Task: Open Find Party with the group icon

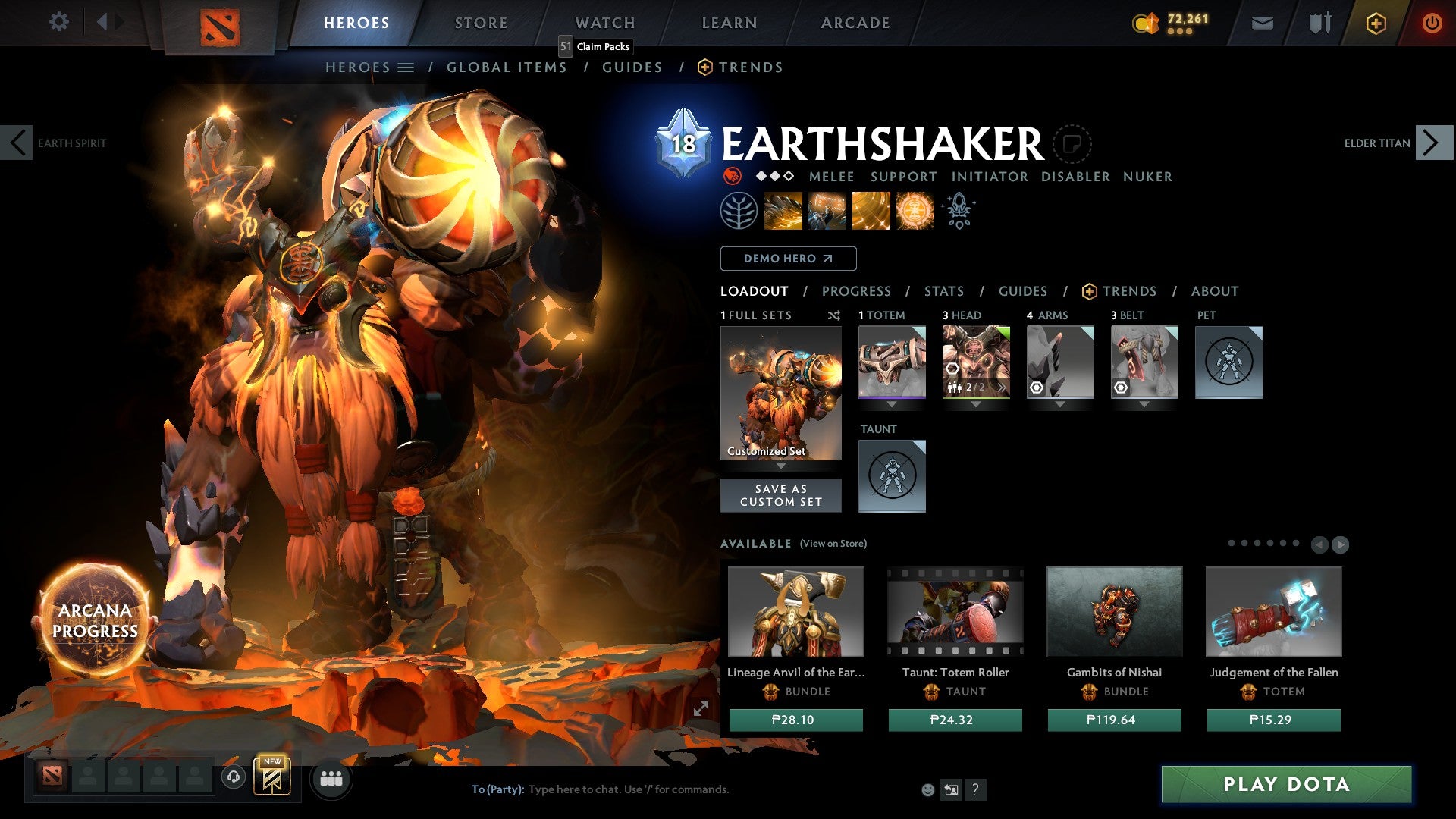Action: point(331,778)
